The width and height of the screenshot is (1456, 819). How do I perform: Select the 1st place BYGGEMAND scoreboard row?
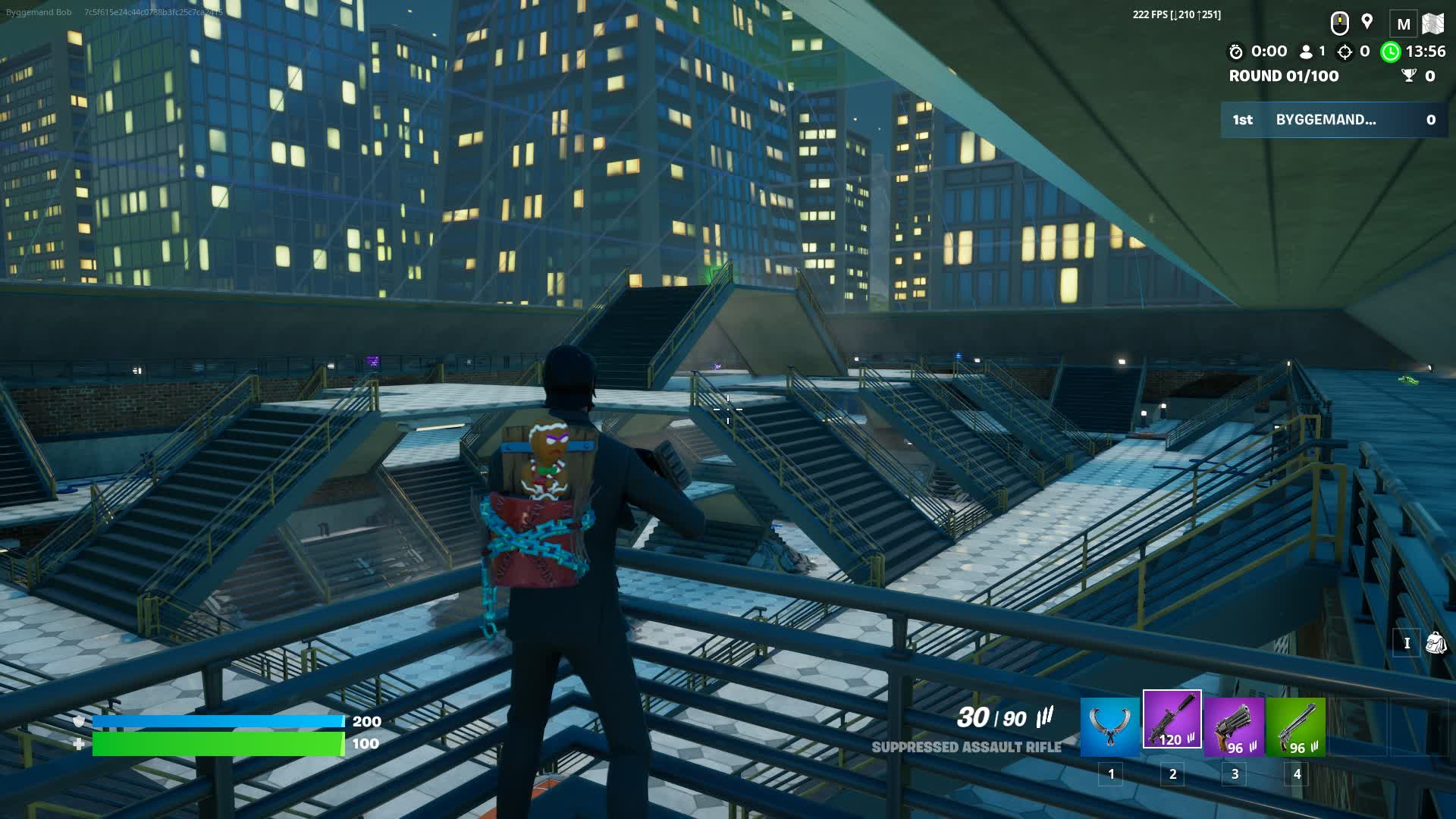point(1334,120)
